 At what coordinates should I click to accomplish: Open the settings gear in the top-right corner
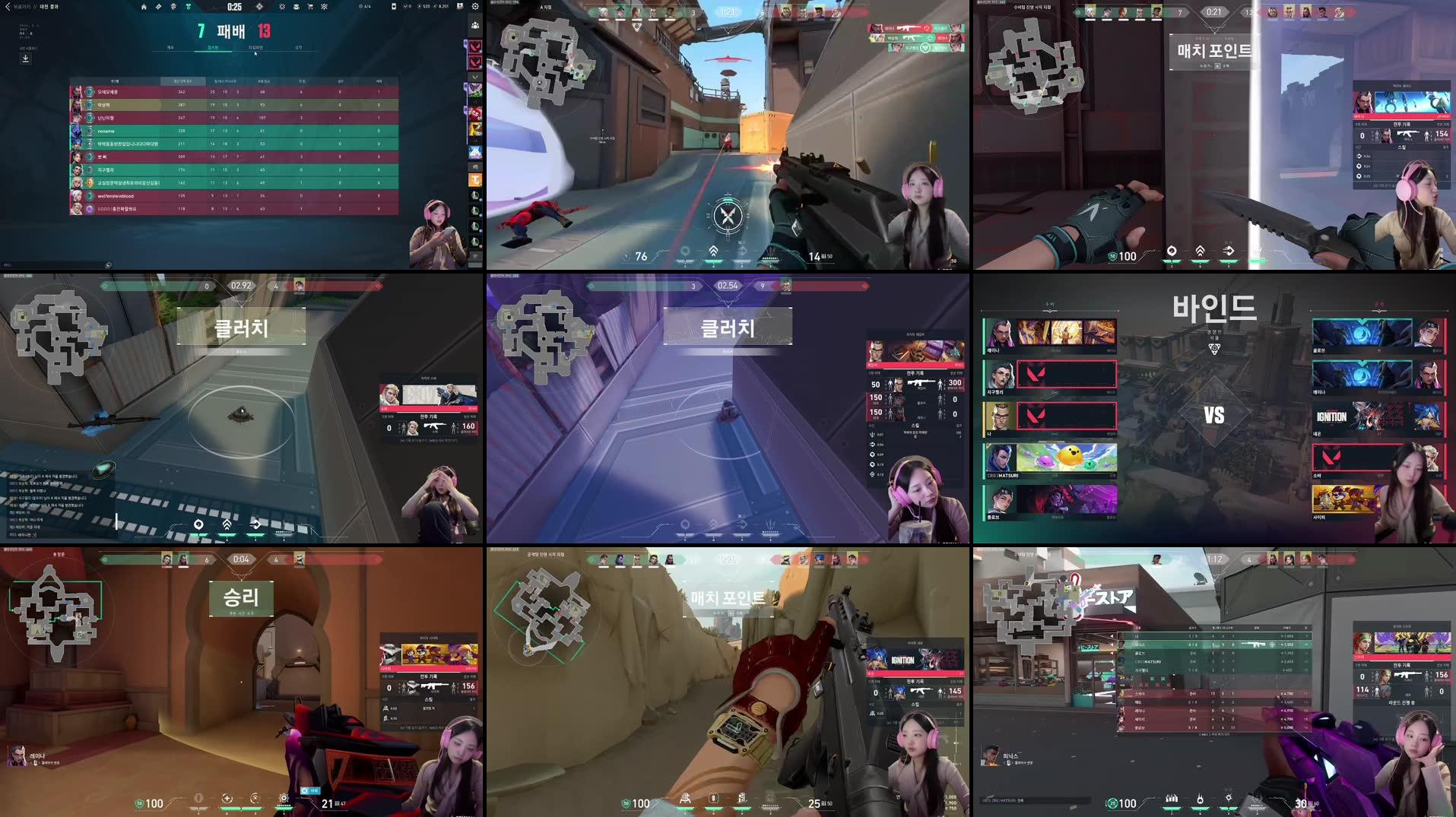474,7
